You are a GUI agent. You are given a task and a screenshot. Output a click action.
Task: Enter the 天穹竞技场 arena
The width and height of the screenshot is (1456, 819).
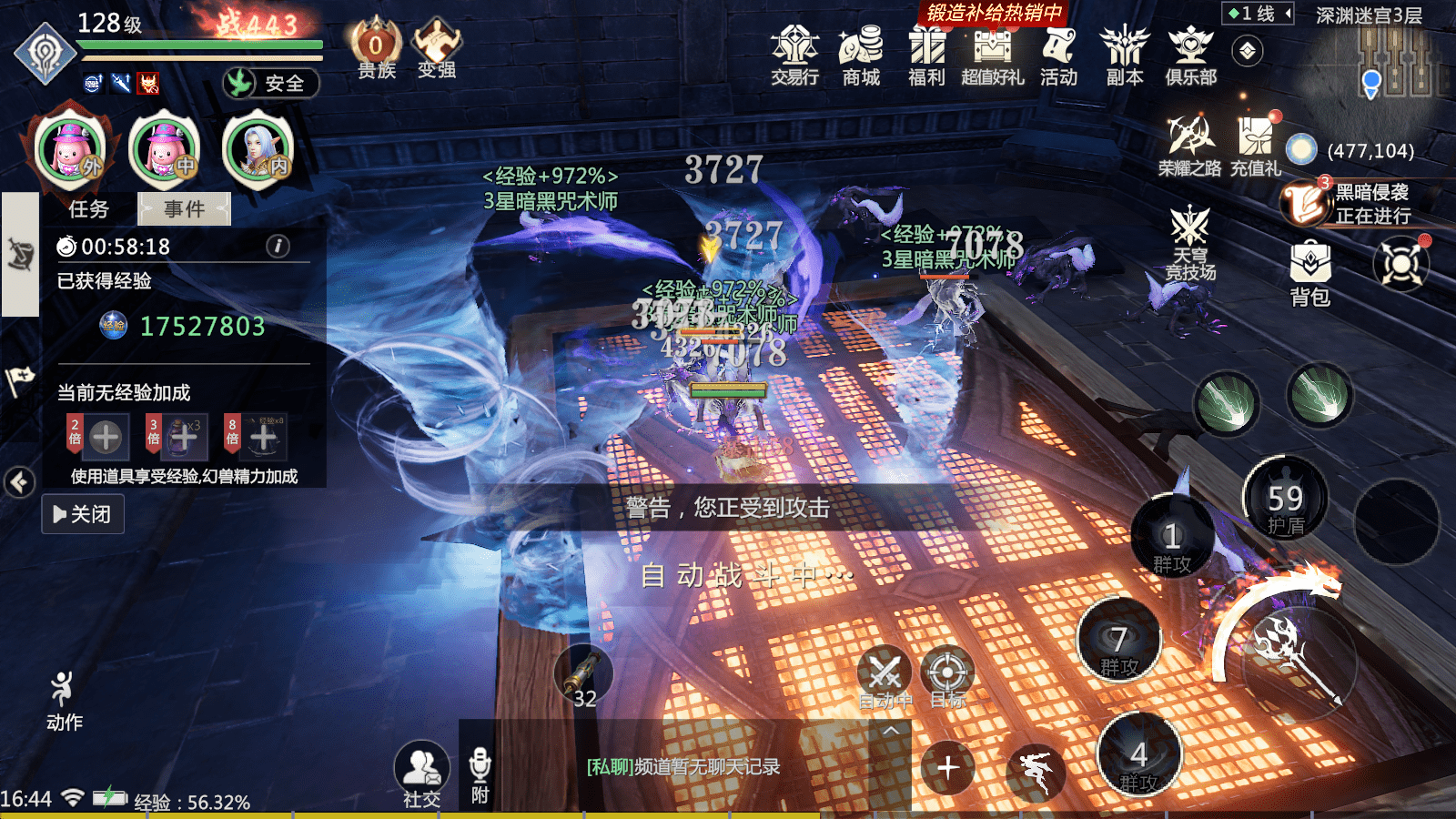tap(1190, 242)
